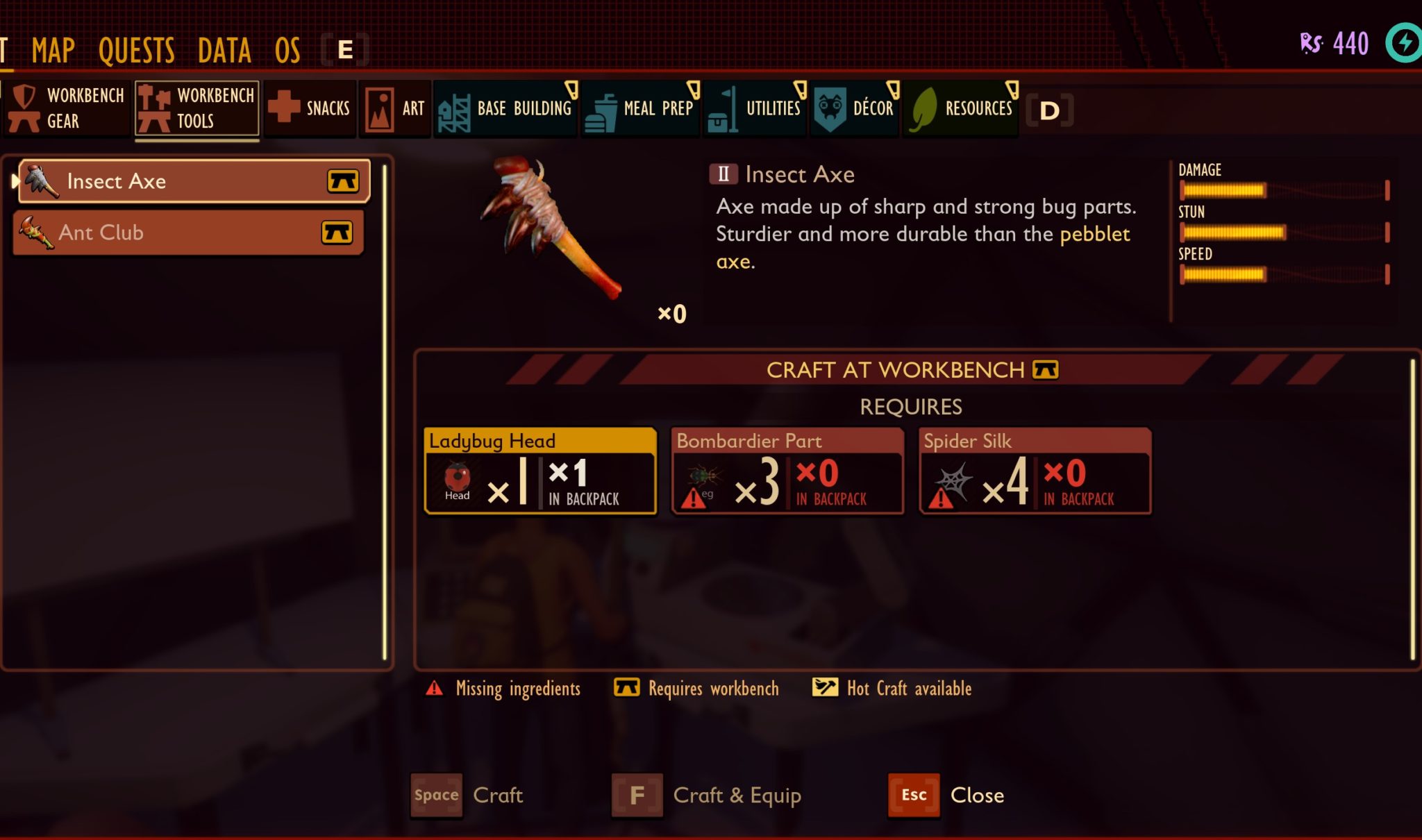Image resolution: width=1422 pixels, height=840 pixels.
Task: Open the Resources category
Action: (962, 108)
